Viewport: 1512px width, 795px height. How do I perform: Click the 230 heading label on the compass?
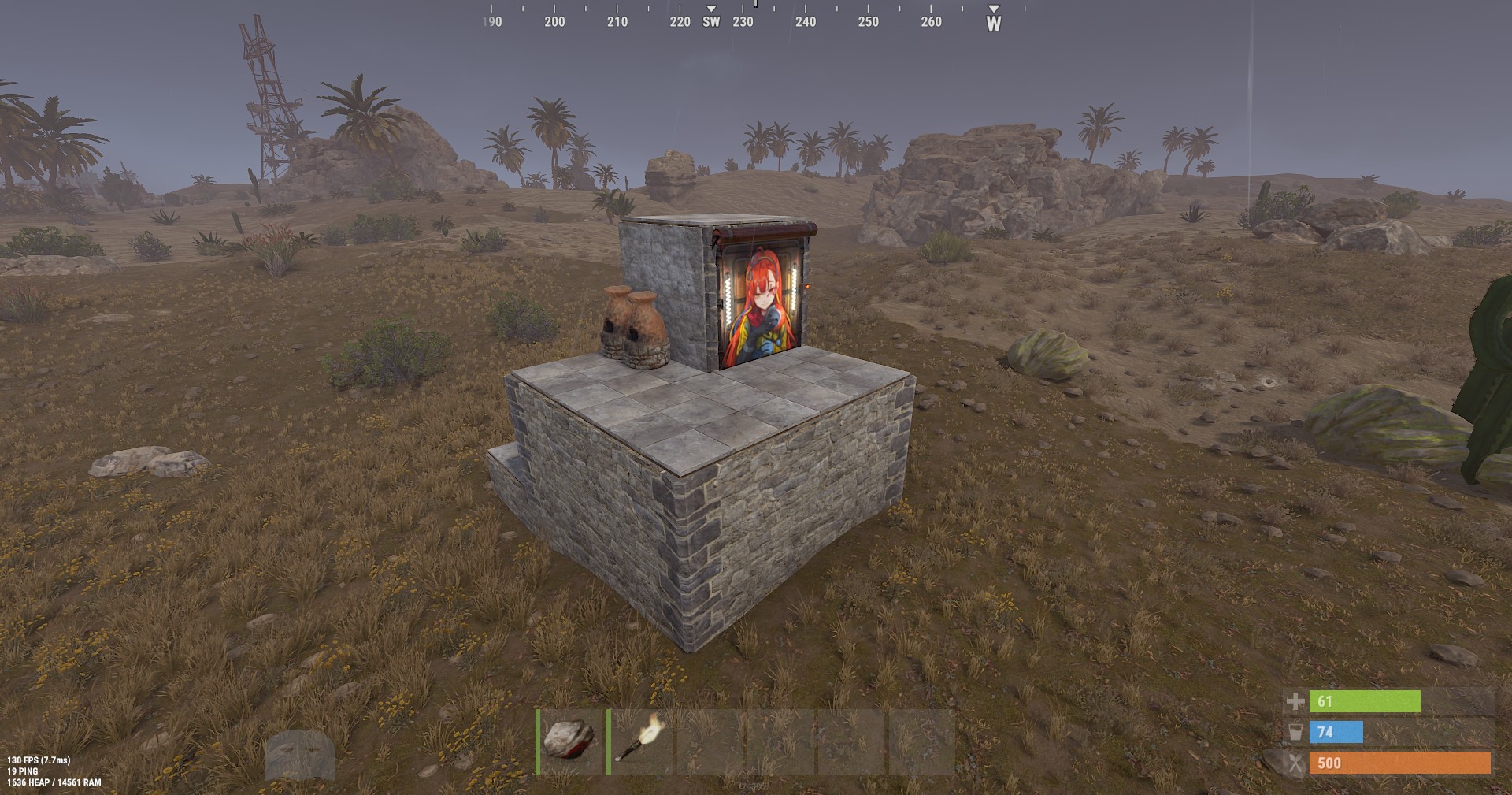coord(743,22)
